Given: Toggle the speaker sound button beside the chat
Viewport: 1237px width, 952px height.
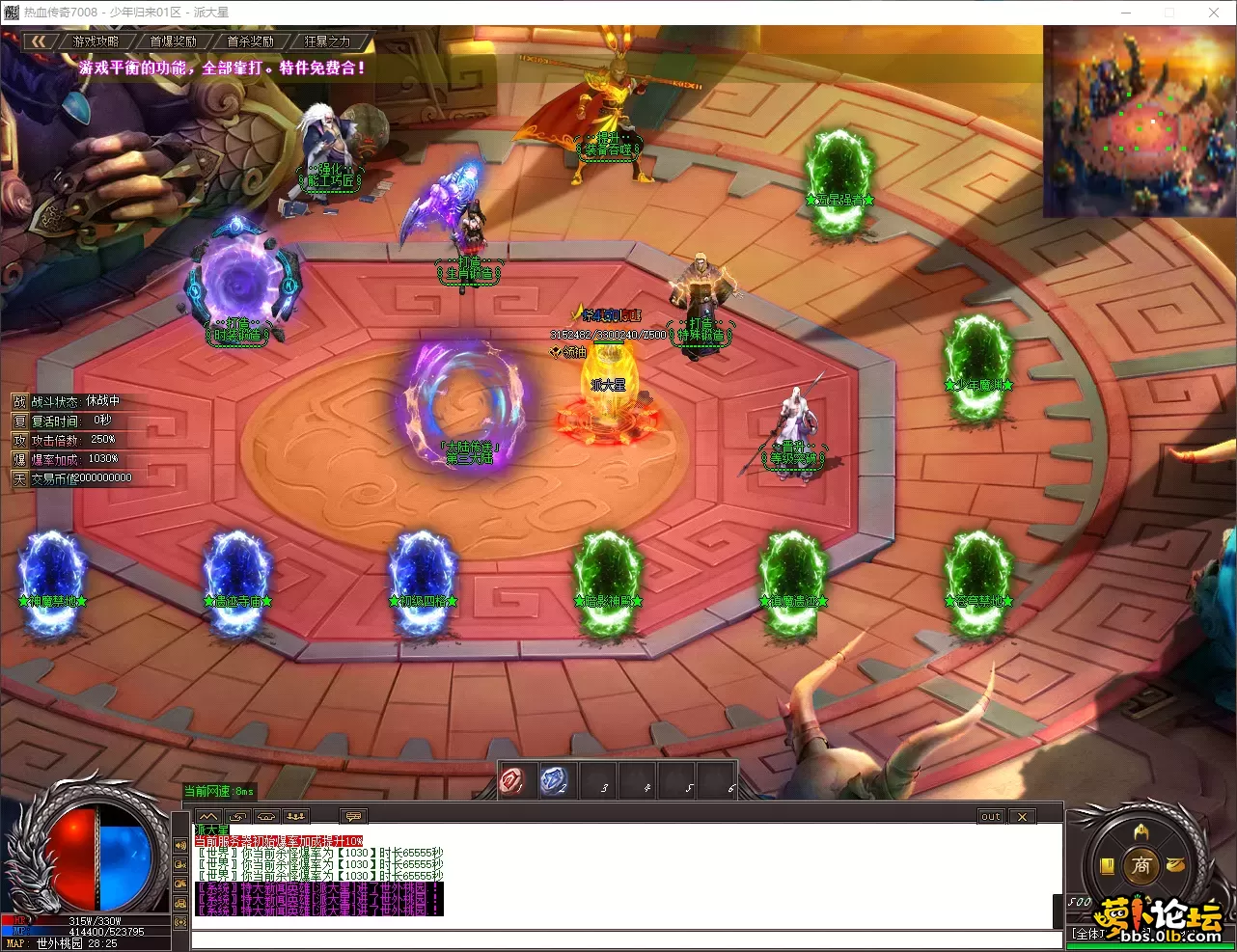Looking at the screenshot, I should pyautogui.click(x=180, y=845).
